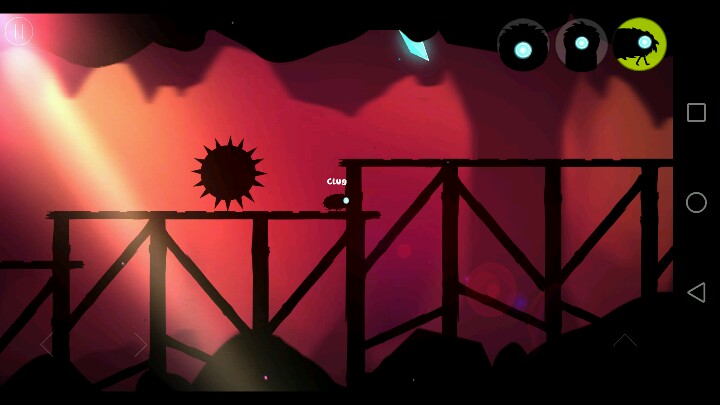Screen dimensions: 720x405
Task: Tap the move-left arrow control
Action: (46, 344)
